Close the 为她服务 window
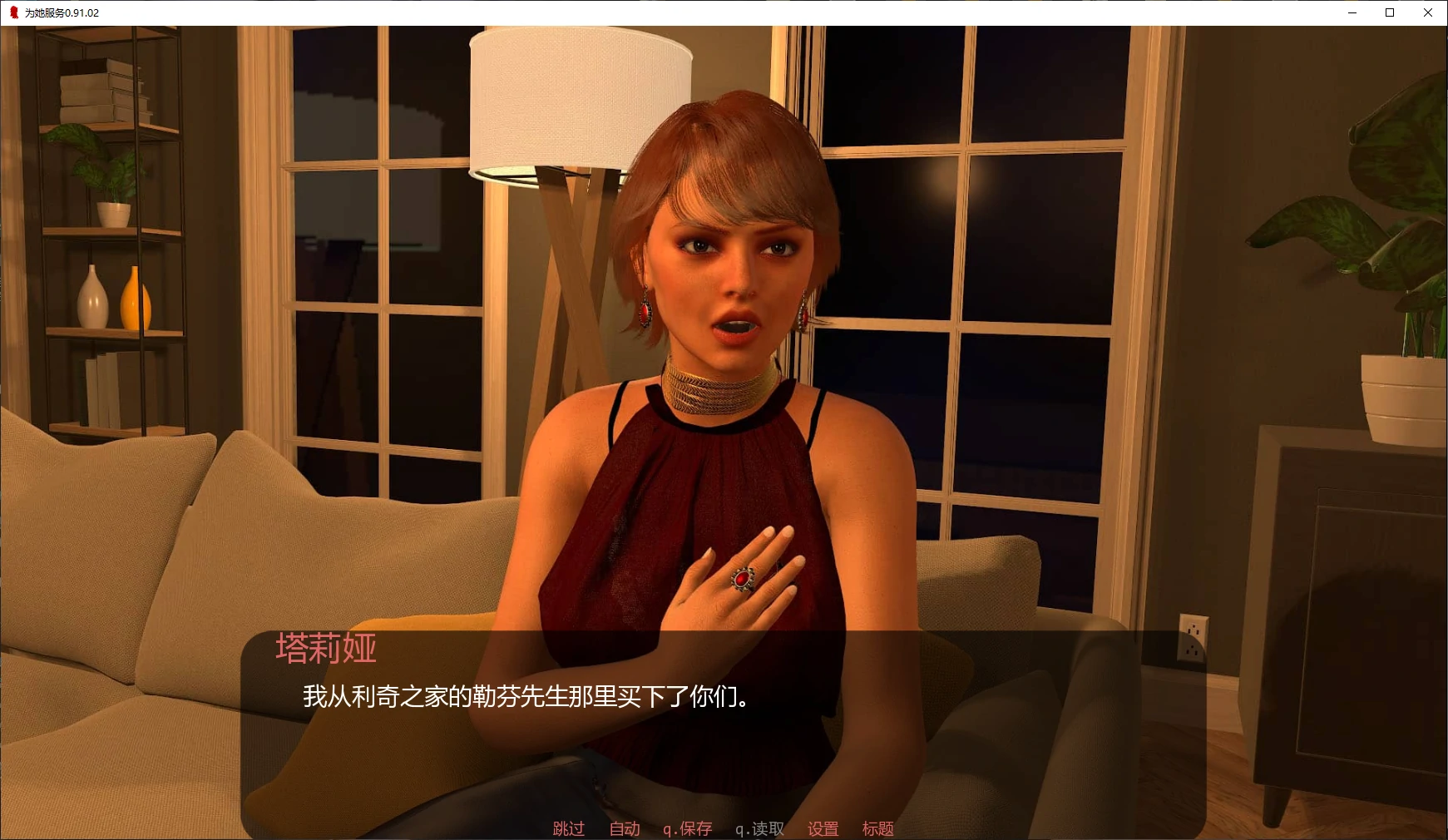The height and width of the screenshot is (840, 1448). pyautogui.click(x=1428, y=12)
